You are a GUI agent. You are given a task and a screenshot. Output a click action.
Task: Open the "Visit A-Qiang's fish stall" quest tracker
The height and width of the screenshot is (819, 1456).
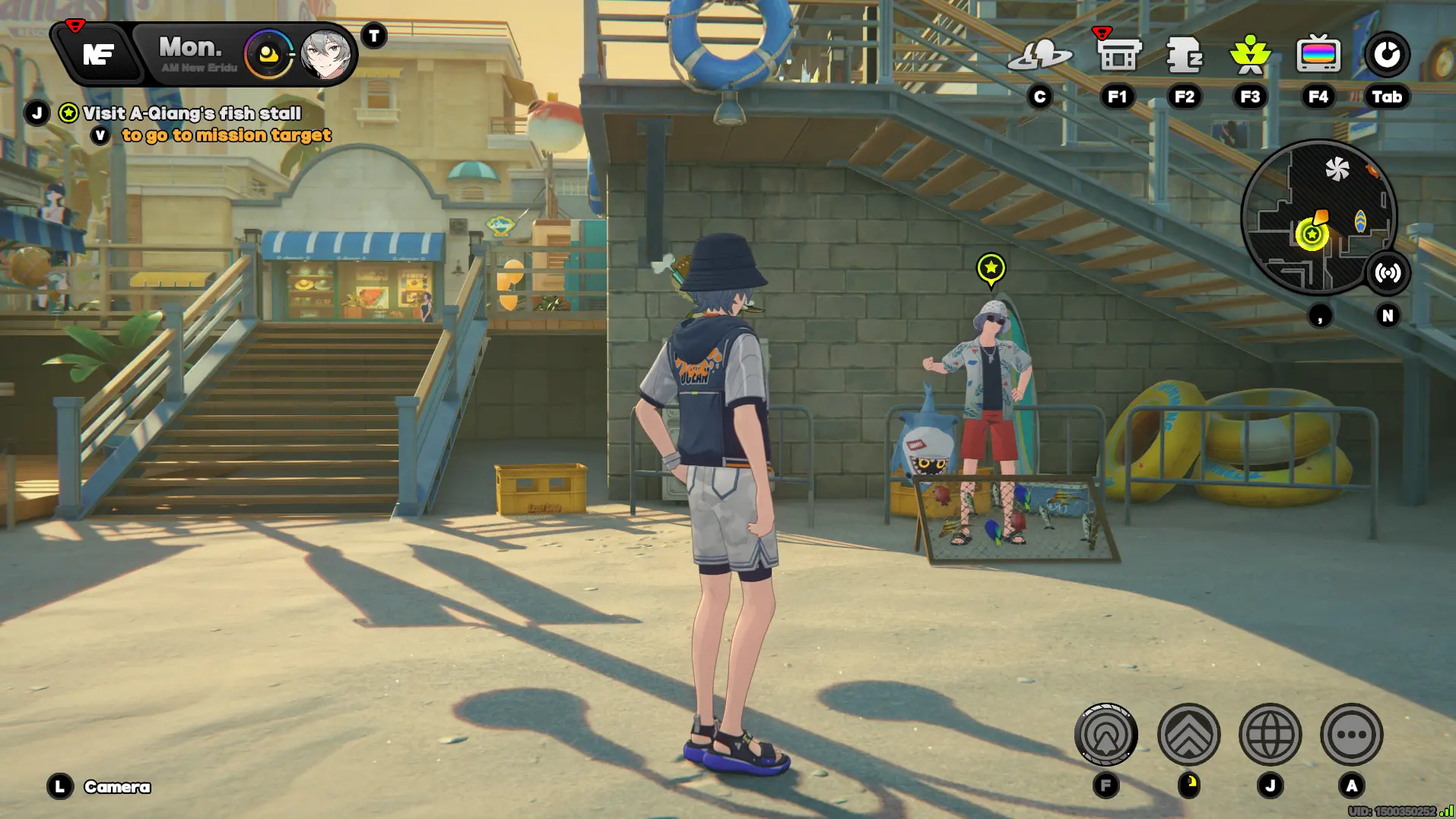point(192,113)
